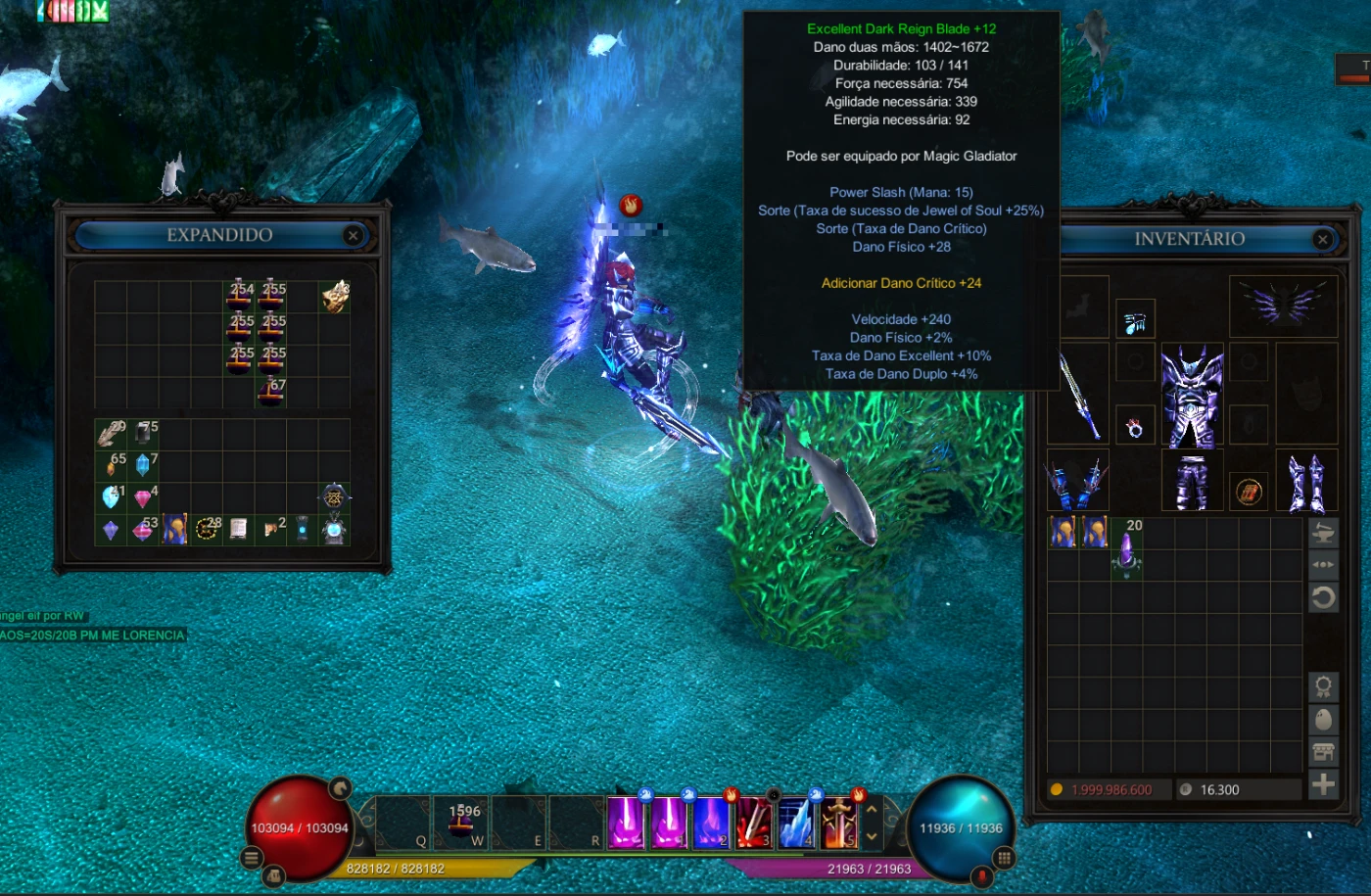Close the Expandido panel

tap(353, 235)
